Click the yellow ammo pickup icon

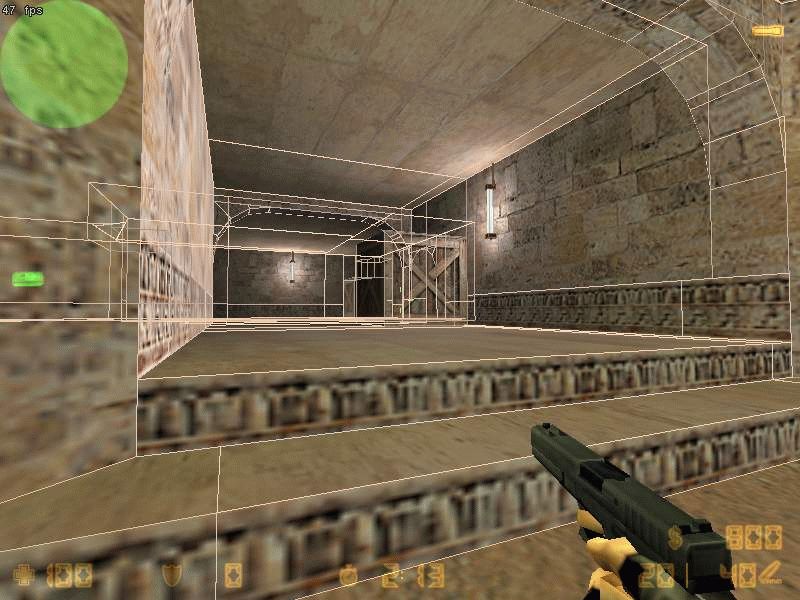(x=767, y=31)
